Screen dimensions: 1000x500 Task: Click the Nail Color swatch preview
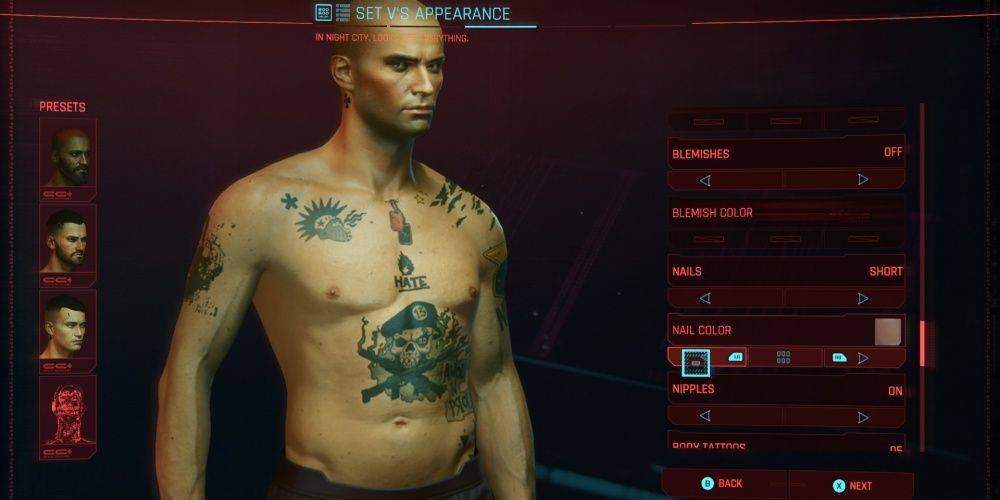887,332
